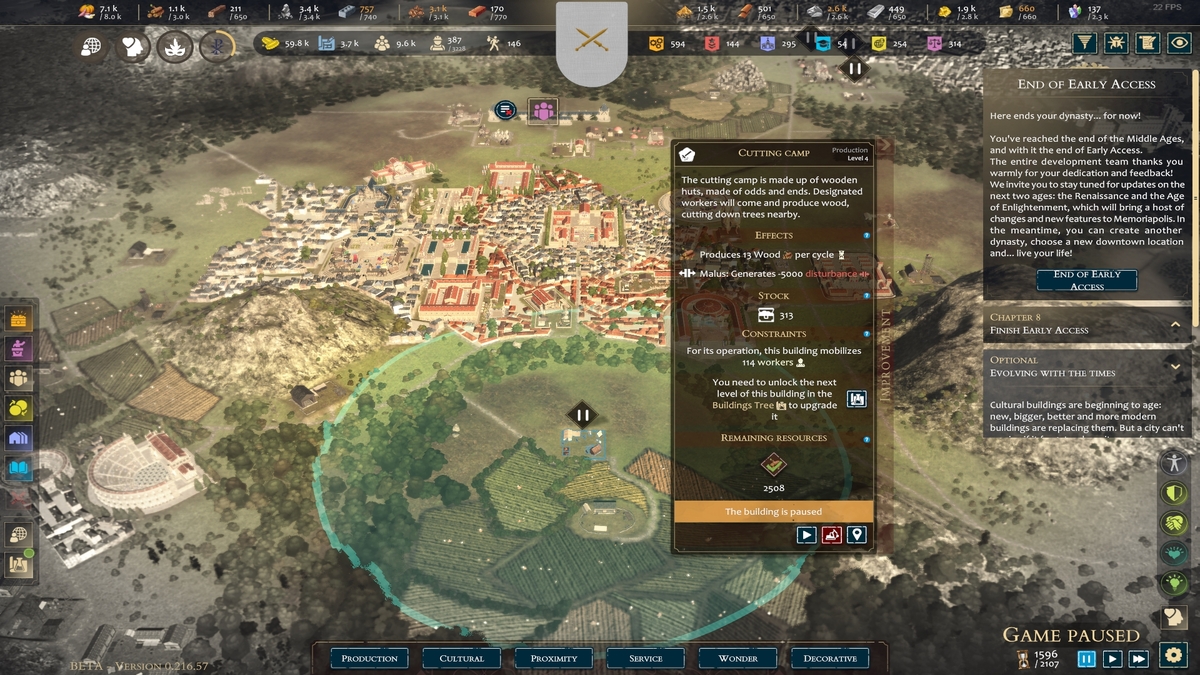The image size is (1200, 675).
Task: Open the Decorative building category
Action: (830, 658)
